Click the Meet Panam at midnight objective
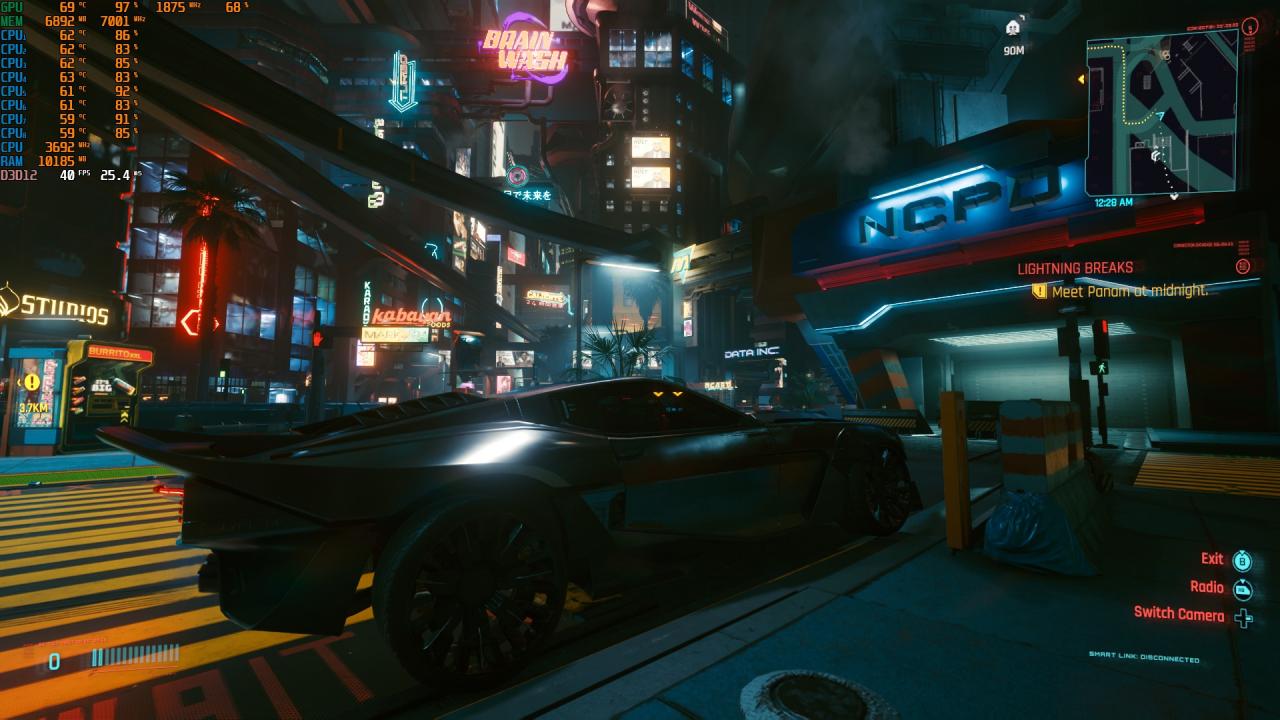 (x=1129, y=291)
